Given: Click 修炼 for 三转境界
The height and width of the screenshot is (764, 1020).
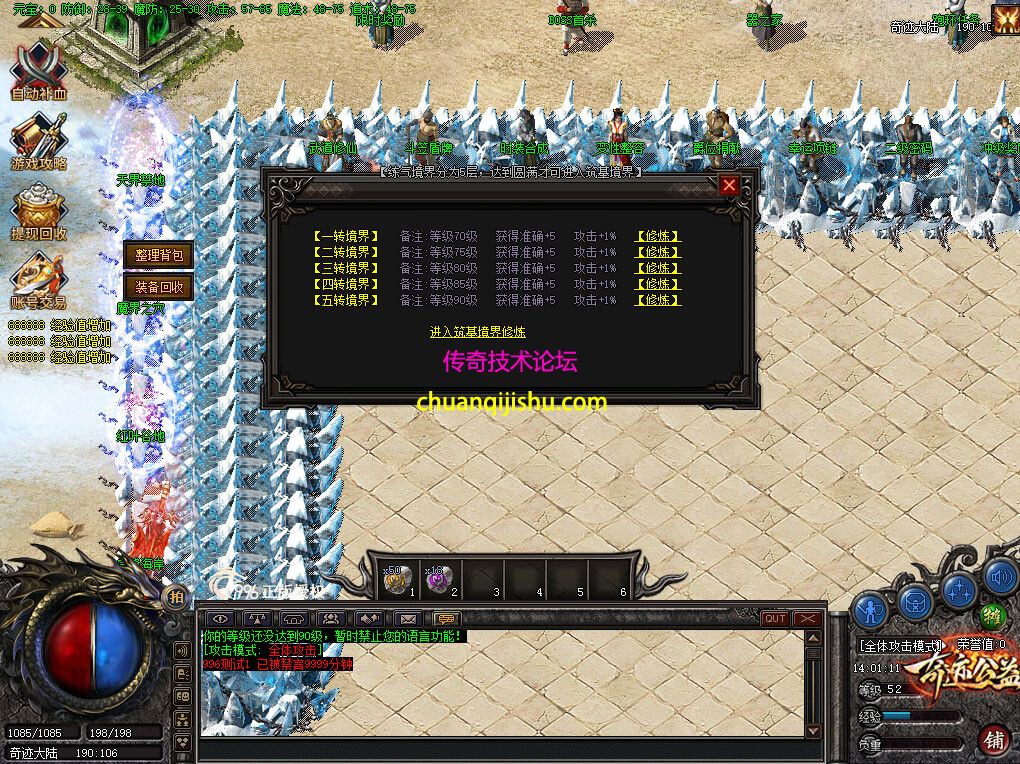Looking at the screenshot, I should click(658, 268).
